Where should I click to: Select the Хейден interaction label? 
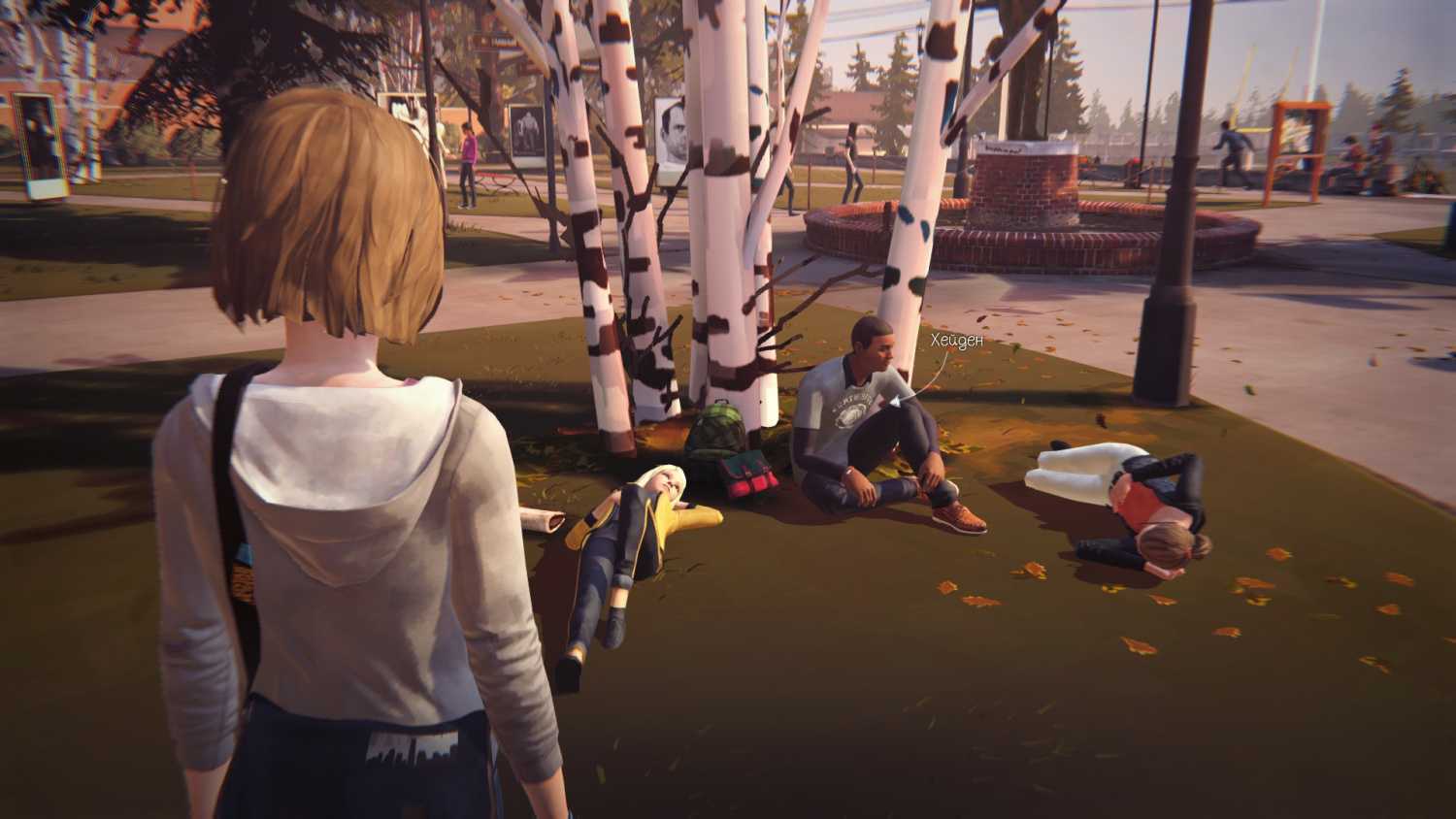pyautogui.click(x=949, y=341)
